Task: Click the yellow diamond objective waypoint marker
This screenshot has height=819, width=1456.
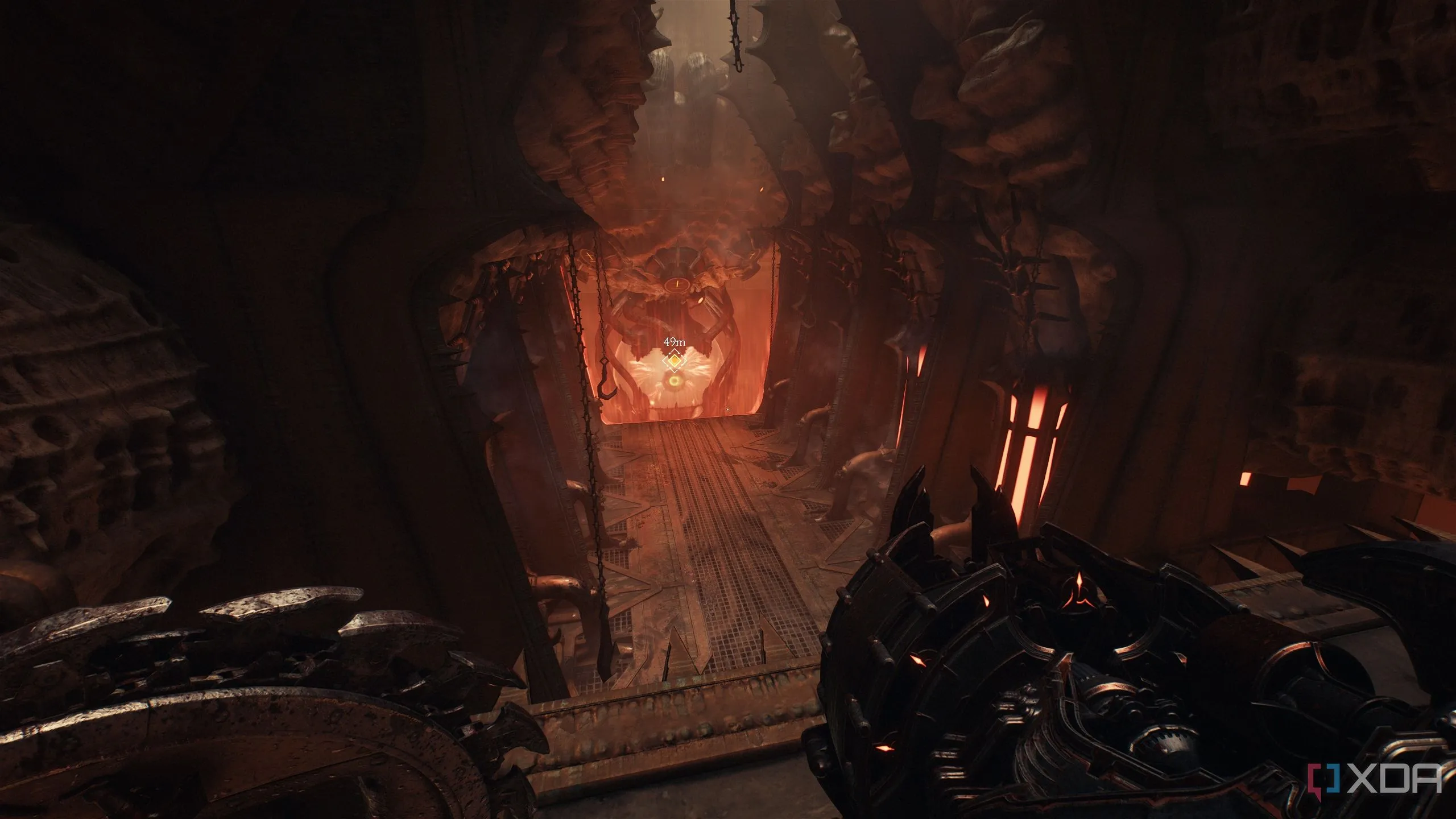Action: pyautogui.click(x=675, y=360)
